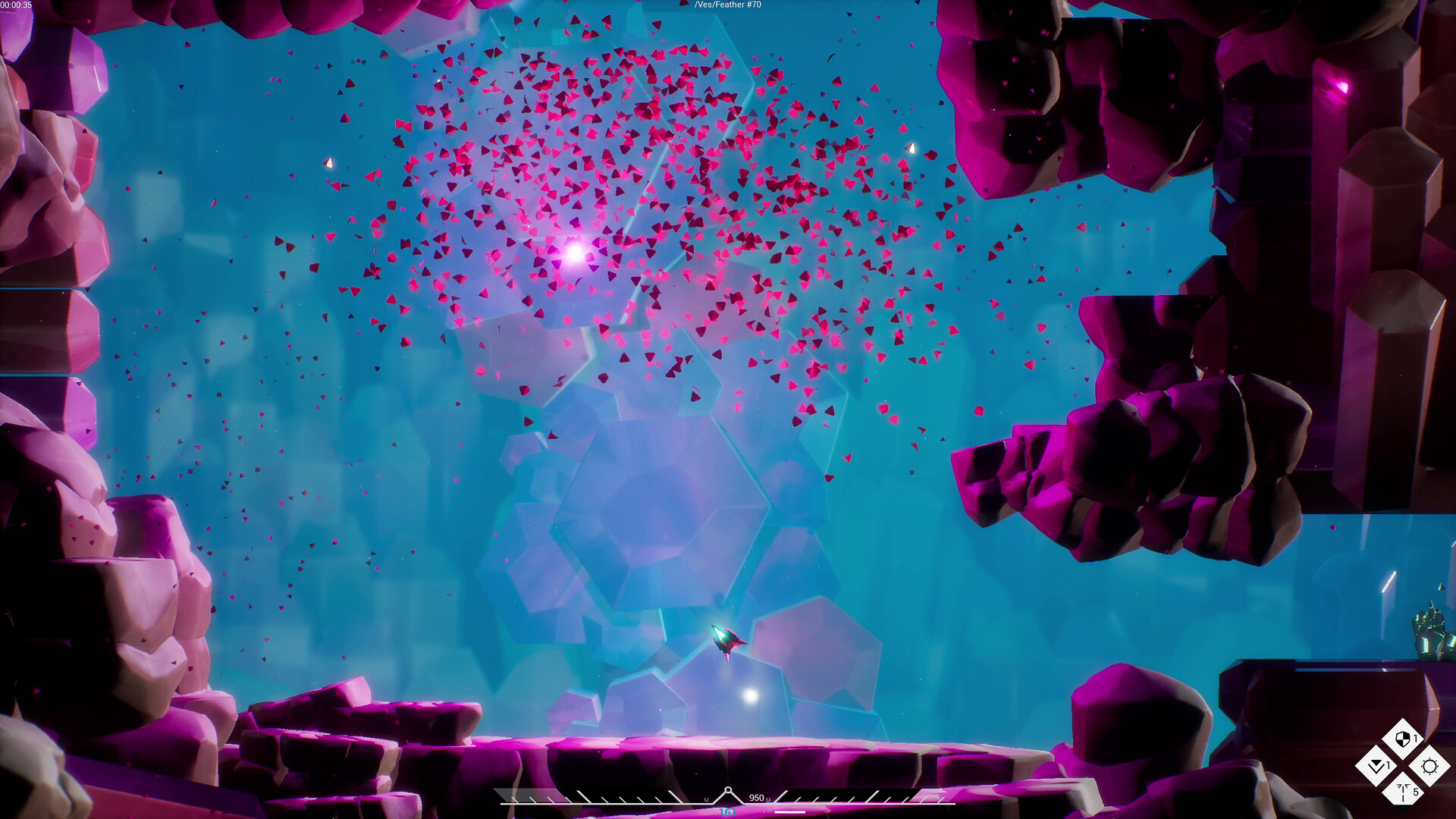Click the /3 counter on the right gauge
The image size is (1456, 819).
[x=767, y=811]
